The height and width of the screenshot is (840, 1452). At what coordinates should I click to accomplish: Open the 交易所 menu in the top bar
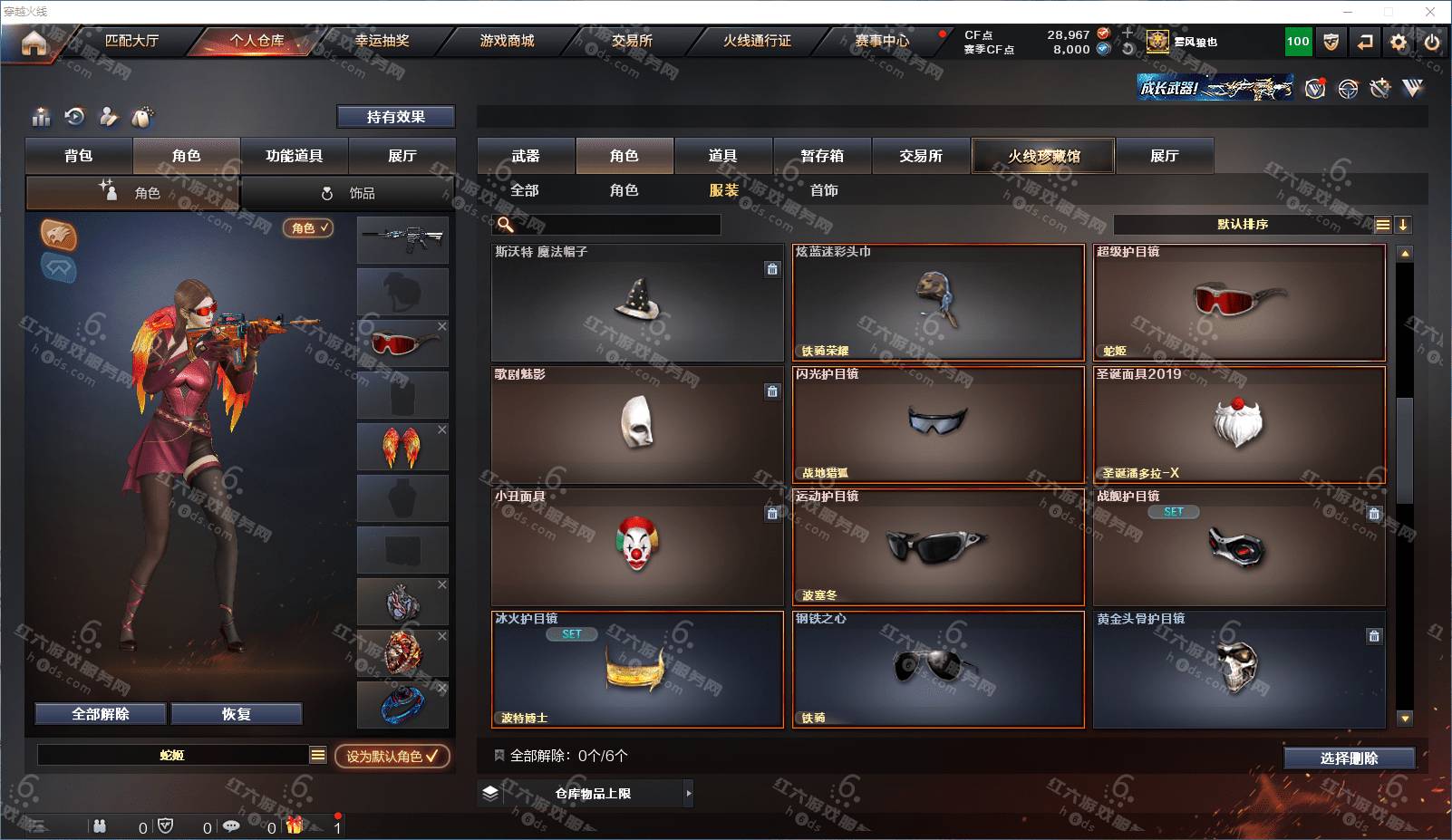632,41
